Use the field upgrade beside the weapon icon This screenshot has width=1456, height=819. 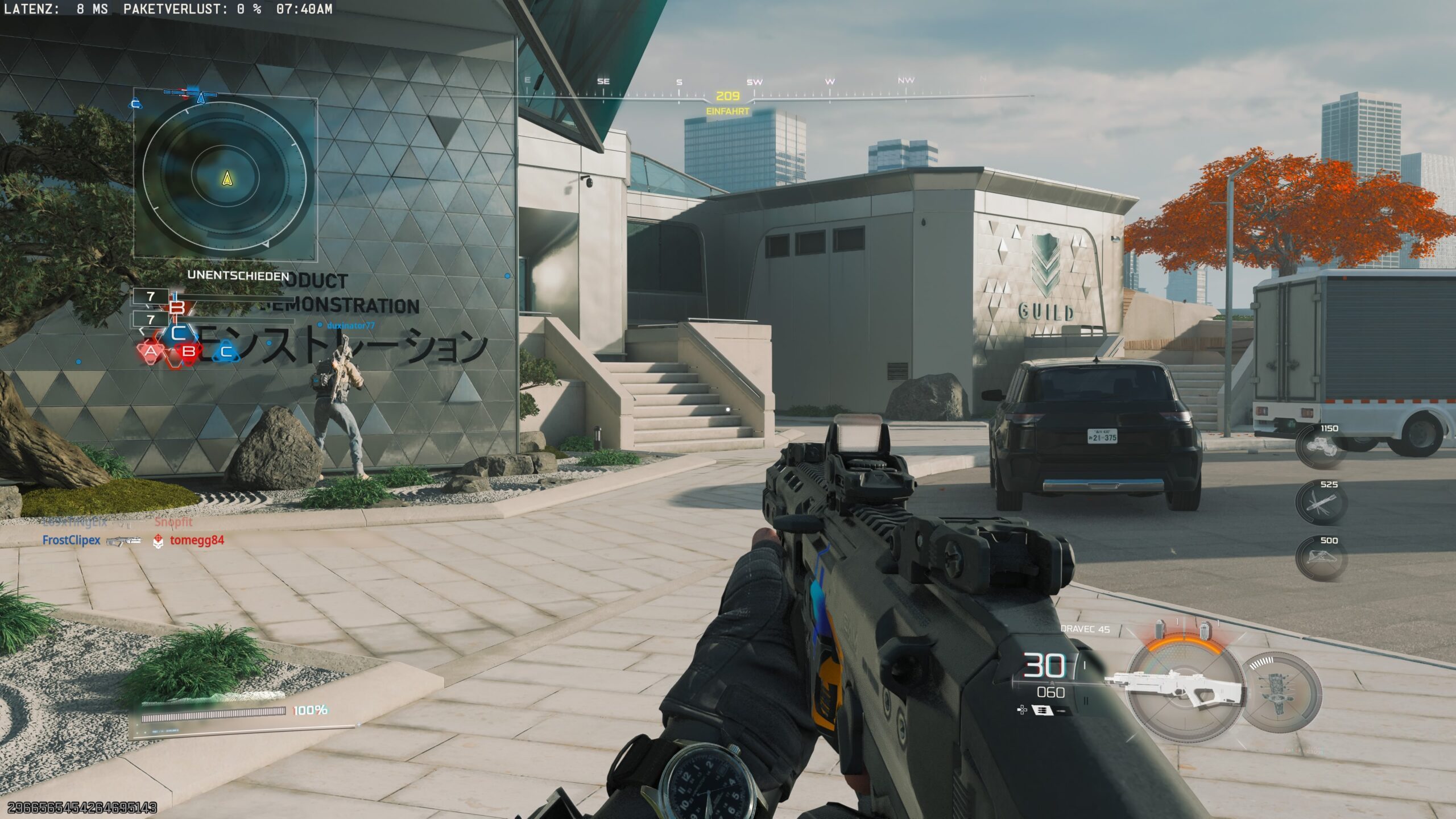pyautogui.click(x=1281, y=692)
